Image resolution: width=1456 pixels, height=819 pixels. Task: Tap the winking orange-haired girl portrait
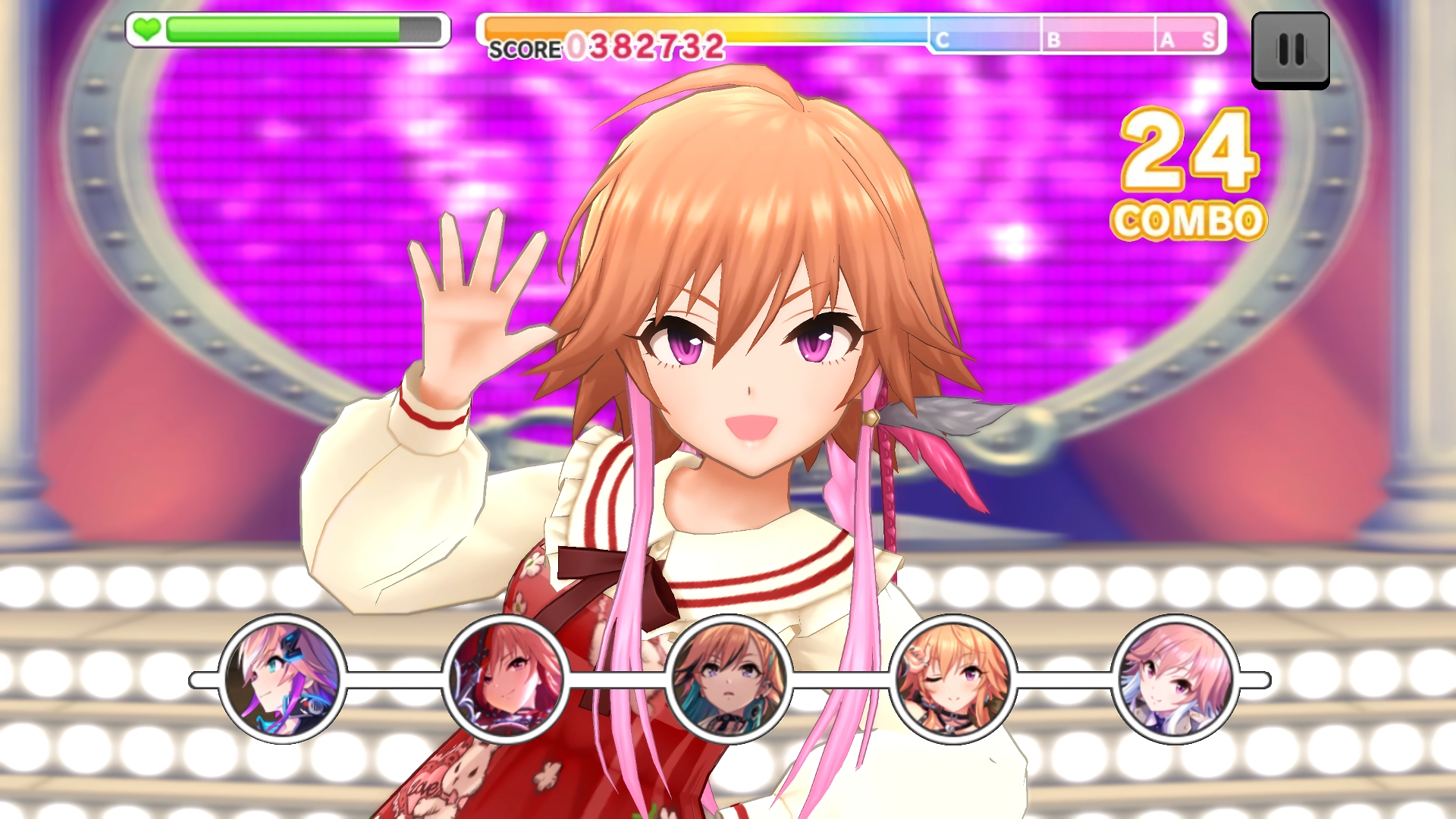952,679
